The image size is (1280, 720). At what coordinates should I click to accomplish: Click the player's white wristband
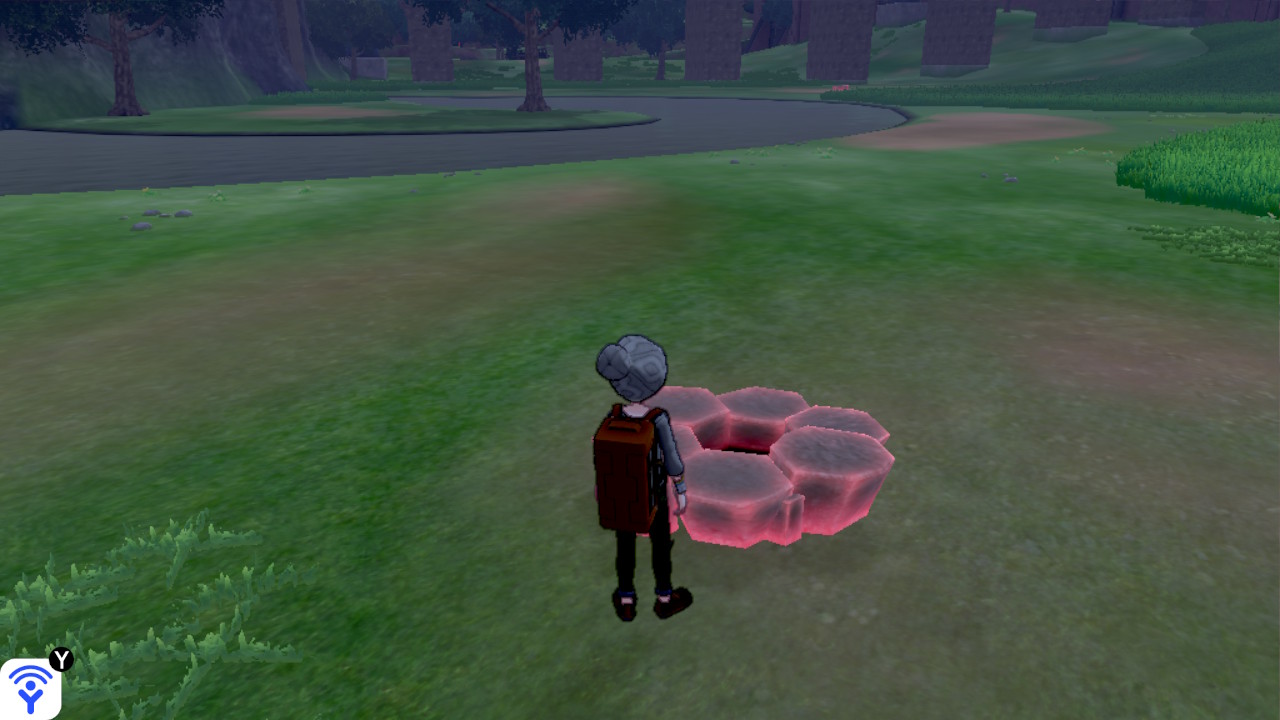tap(679, 482)
